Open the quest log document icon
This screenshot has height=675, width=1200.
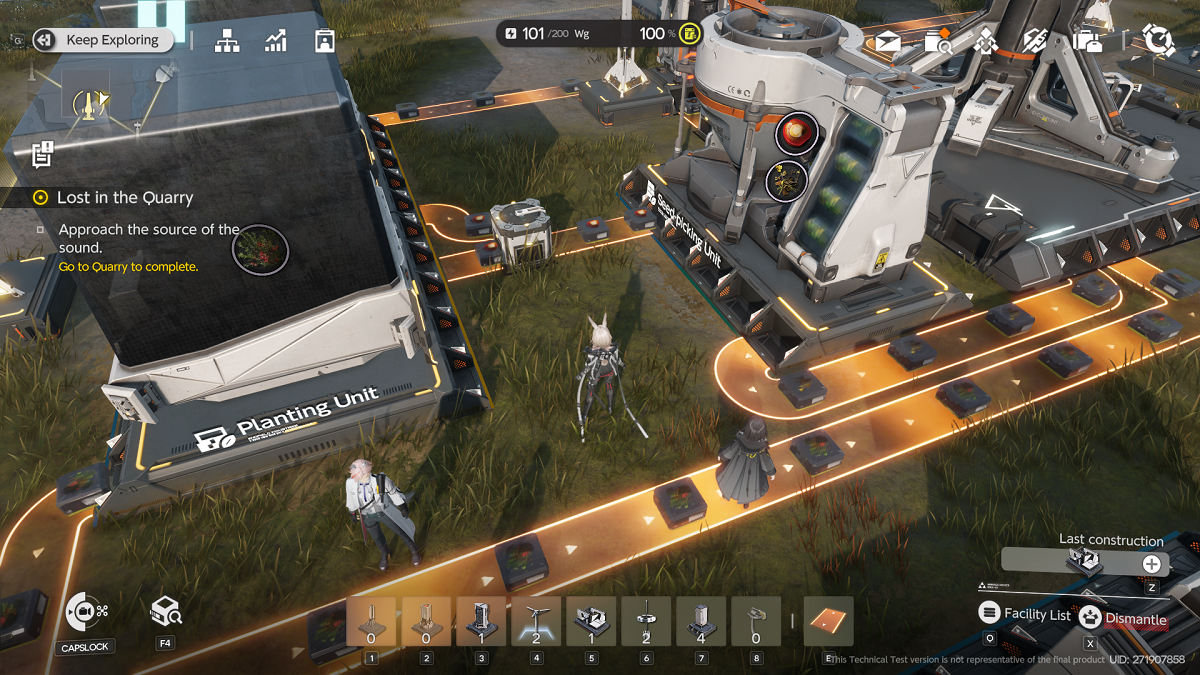click(42, 153)
